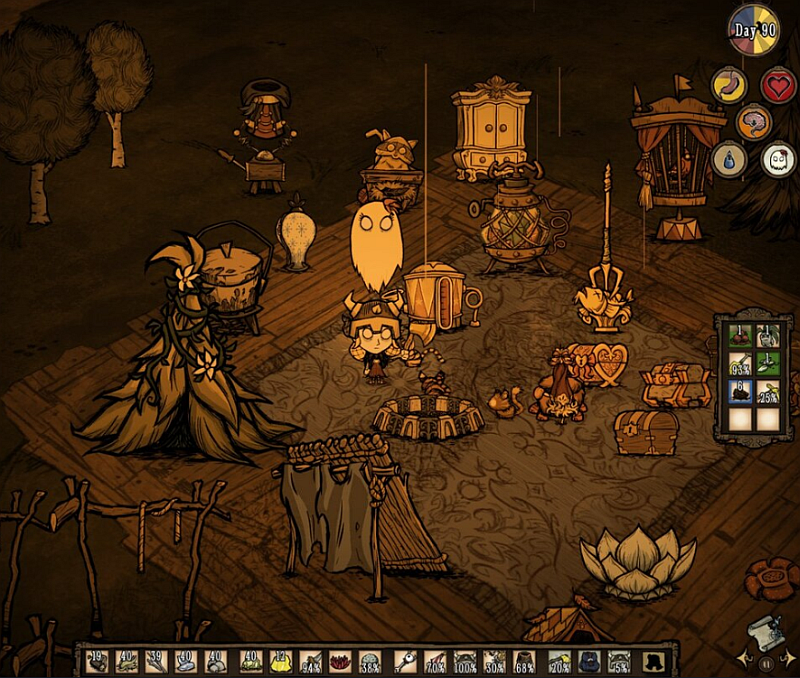Screen dimensions: 800x678
Task: Select the blue-backed stack of 6
Action: tap(741, 391)
